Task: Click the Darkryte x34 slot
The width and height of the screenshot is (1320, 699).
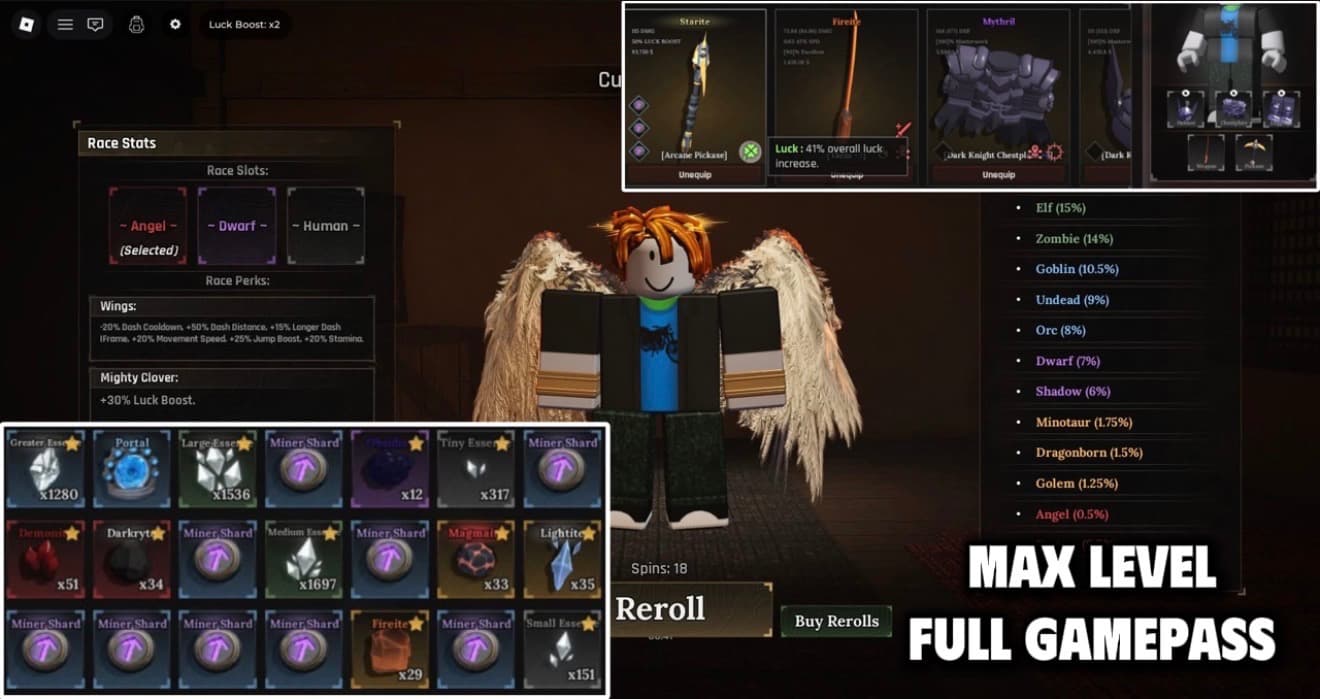Action: [132, 558]
